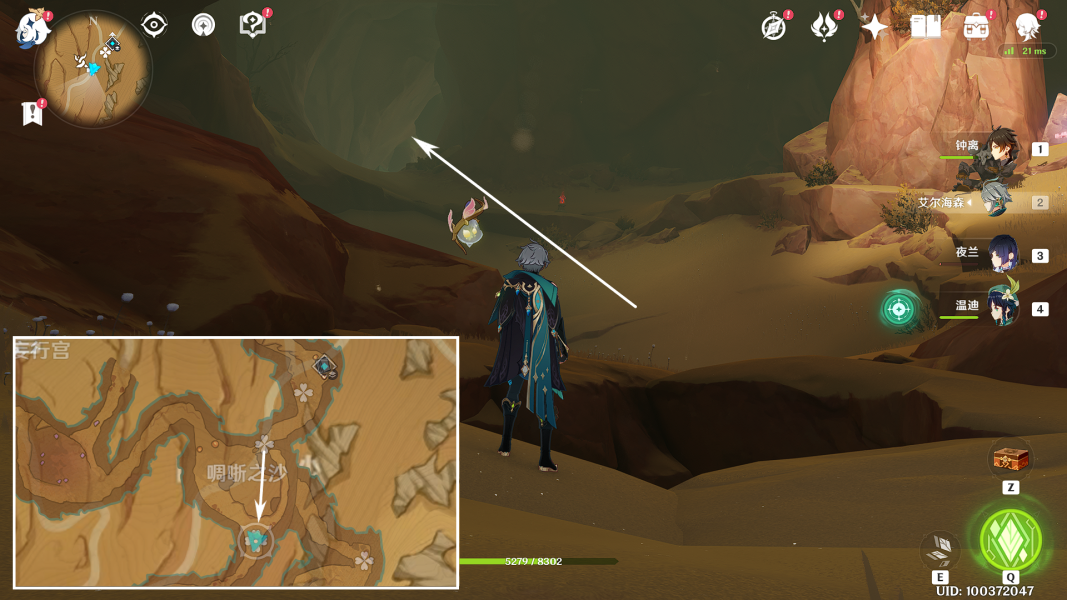Image resolution: width=1067 pixels, height=600 pixels.
Task: Open the Wish four-pointed star icon
Action: (875, 27)
